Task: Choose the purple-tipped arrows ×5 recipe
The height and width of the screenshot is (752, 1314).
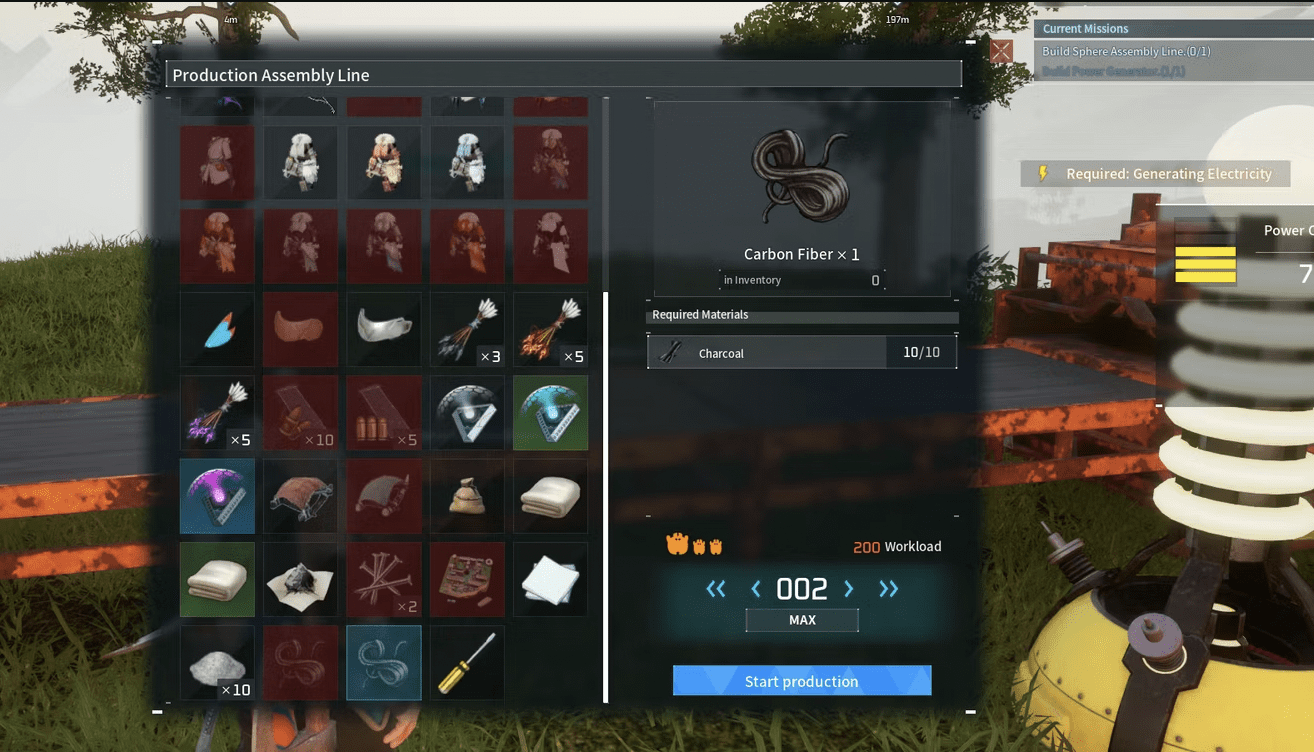Action: tap(217, 412)
